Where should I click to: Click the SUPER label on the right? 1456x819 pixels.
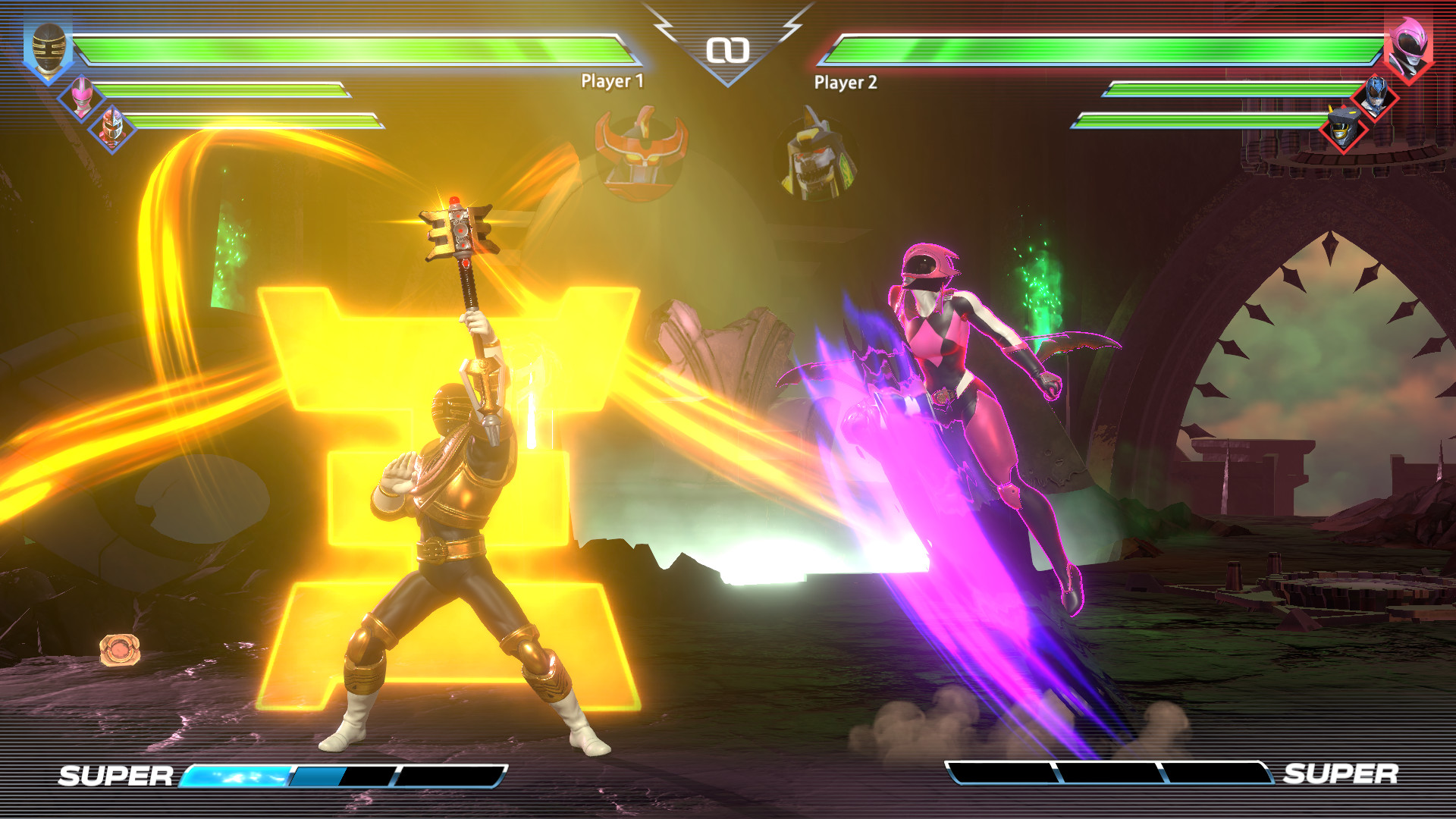click(x=1341, y=775)
